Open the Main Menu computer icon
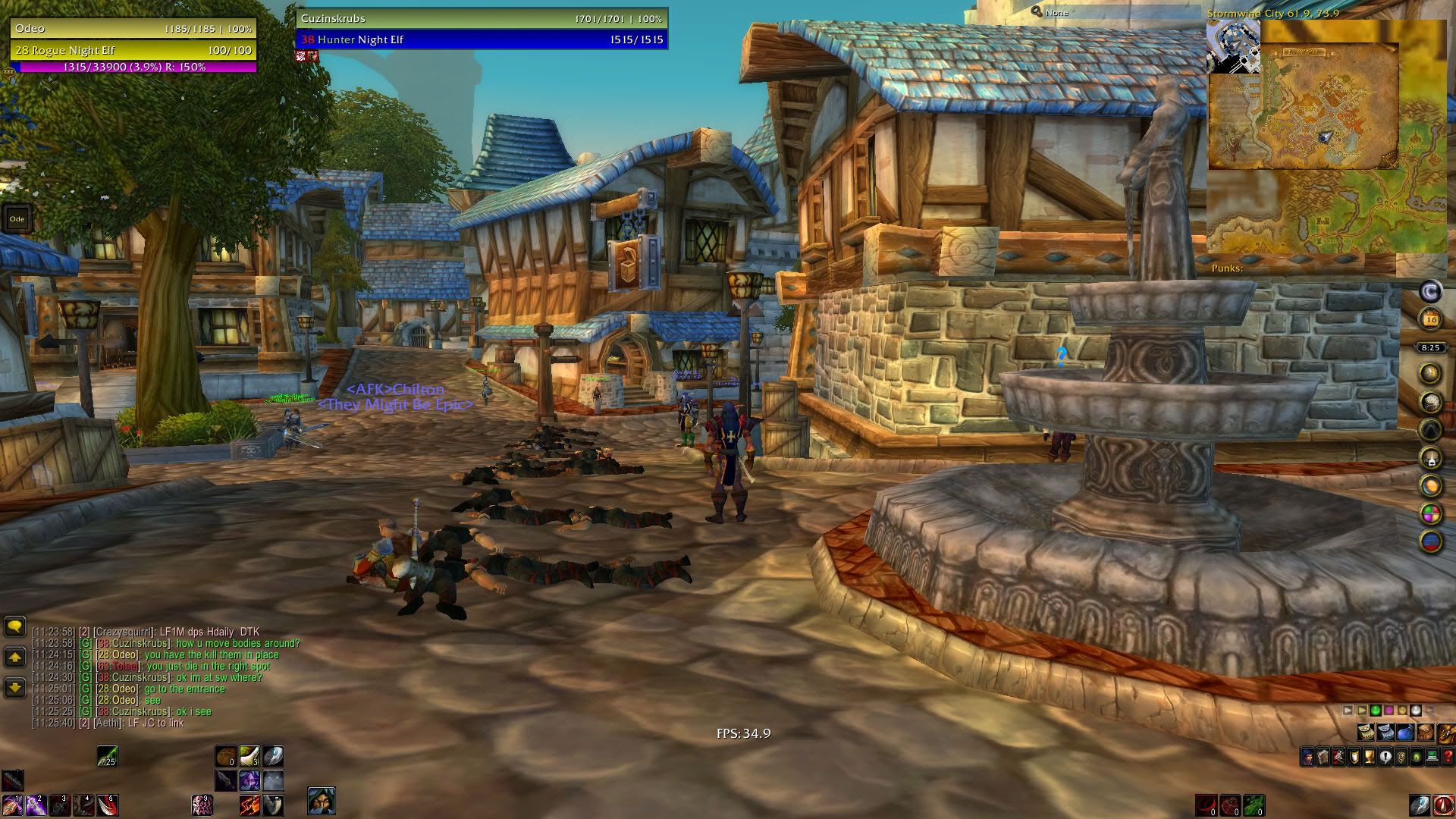The height and width of the screenshot is (819, 1456). [x=1432, y=756]
